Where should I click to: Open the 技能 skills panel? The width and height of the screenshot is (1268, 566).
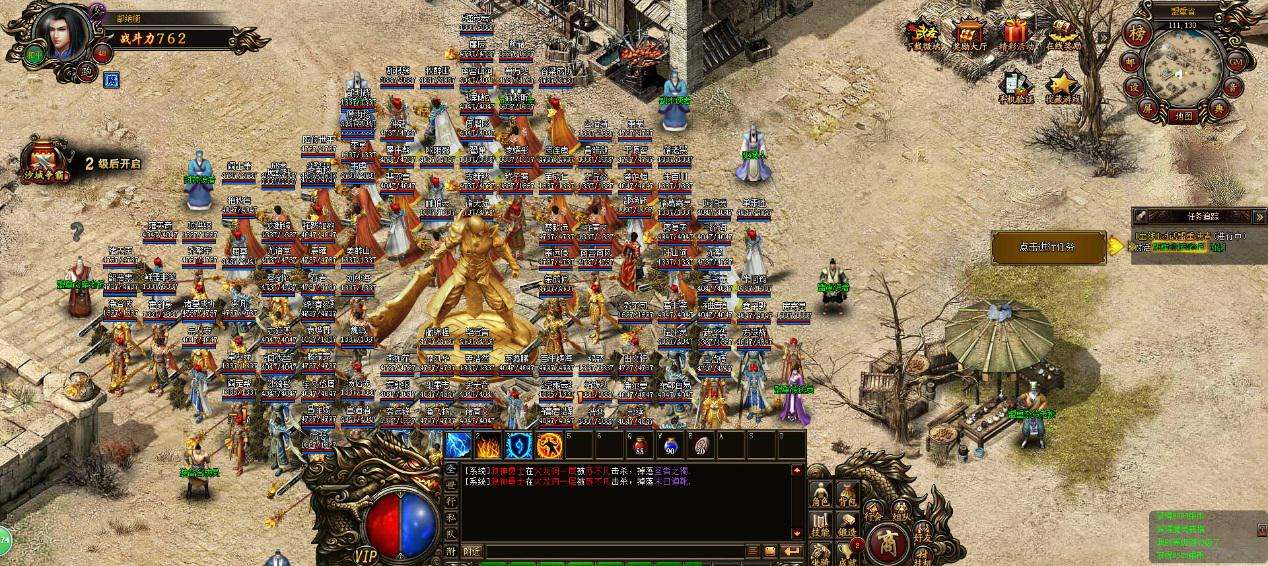coord(820,525)
